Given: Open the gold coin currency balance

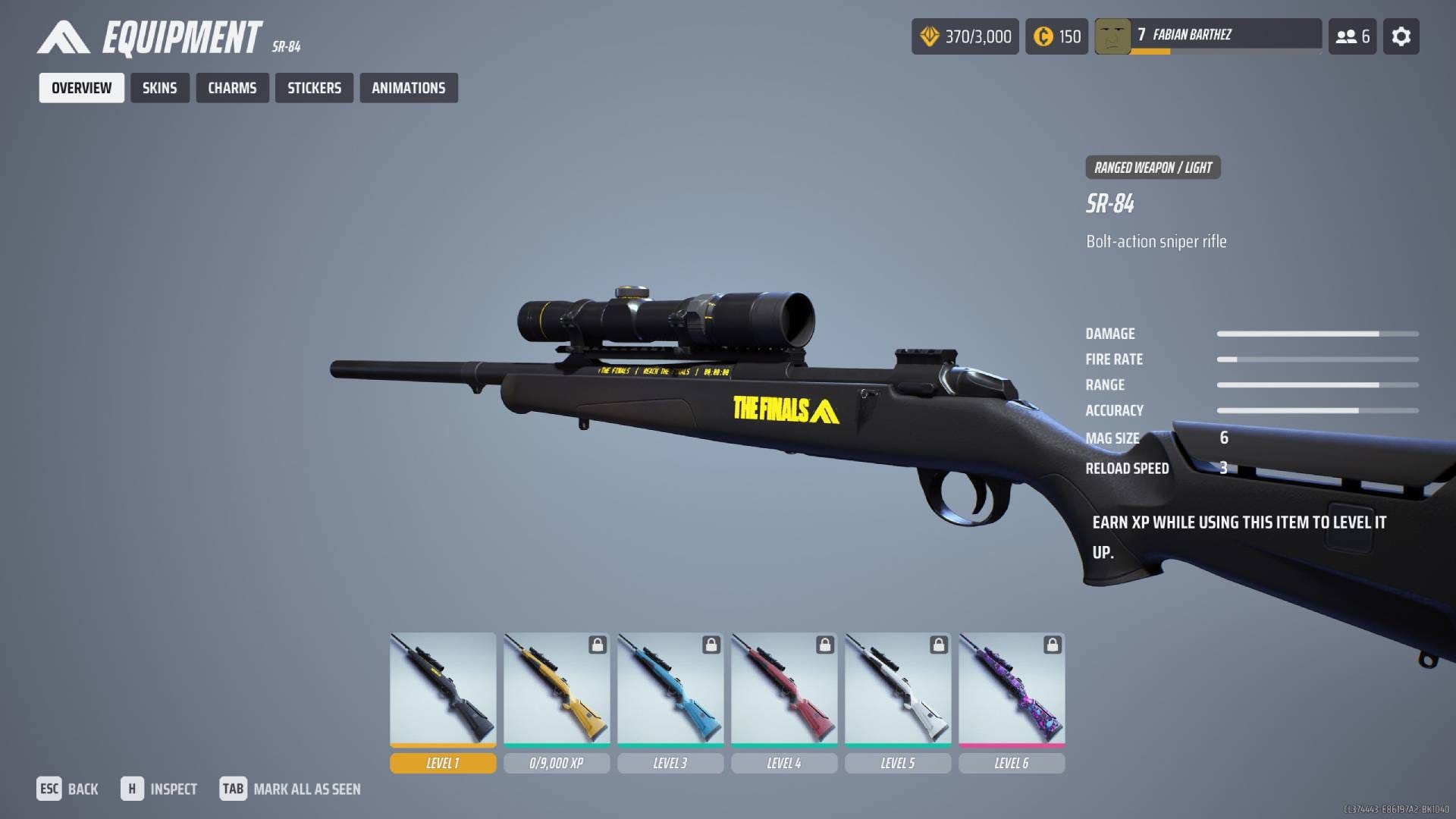Looking at the screenshot, I should click(1056, 36).
